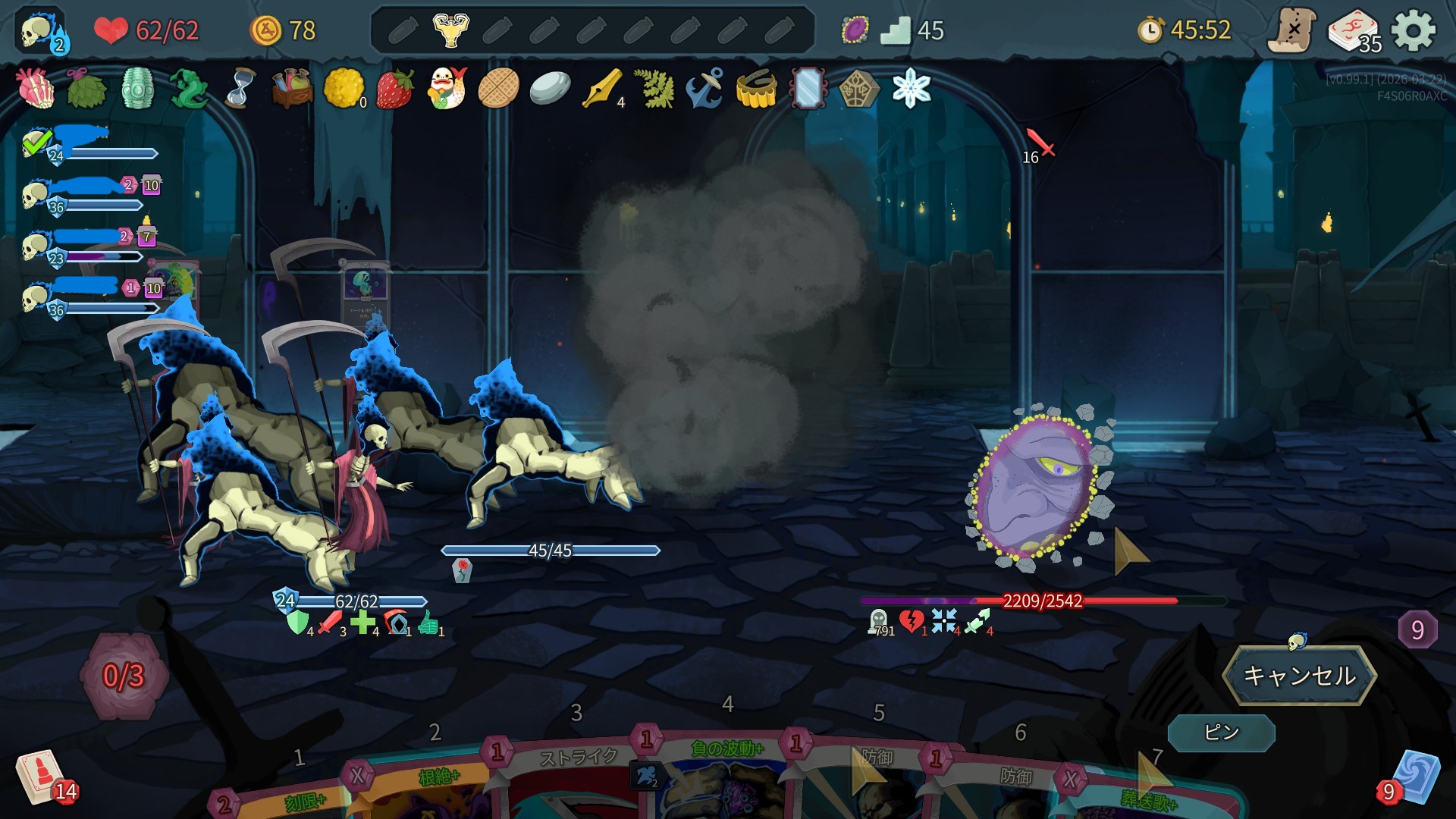Select the golden chalice potion slot
Image resolution: width=1456 pixels, height=819 pixels.
(450, 30)
